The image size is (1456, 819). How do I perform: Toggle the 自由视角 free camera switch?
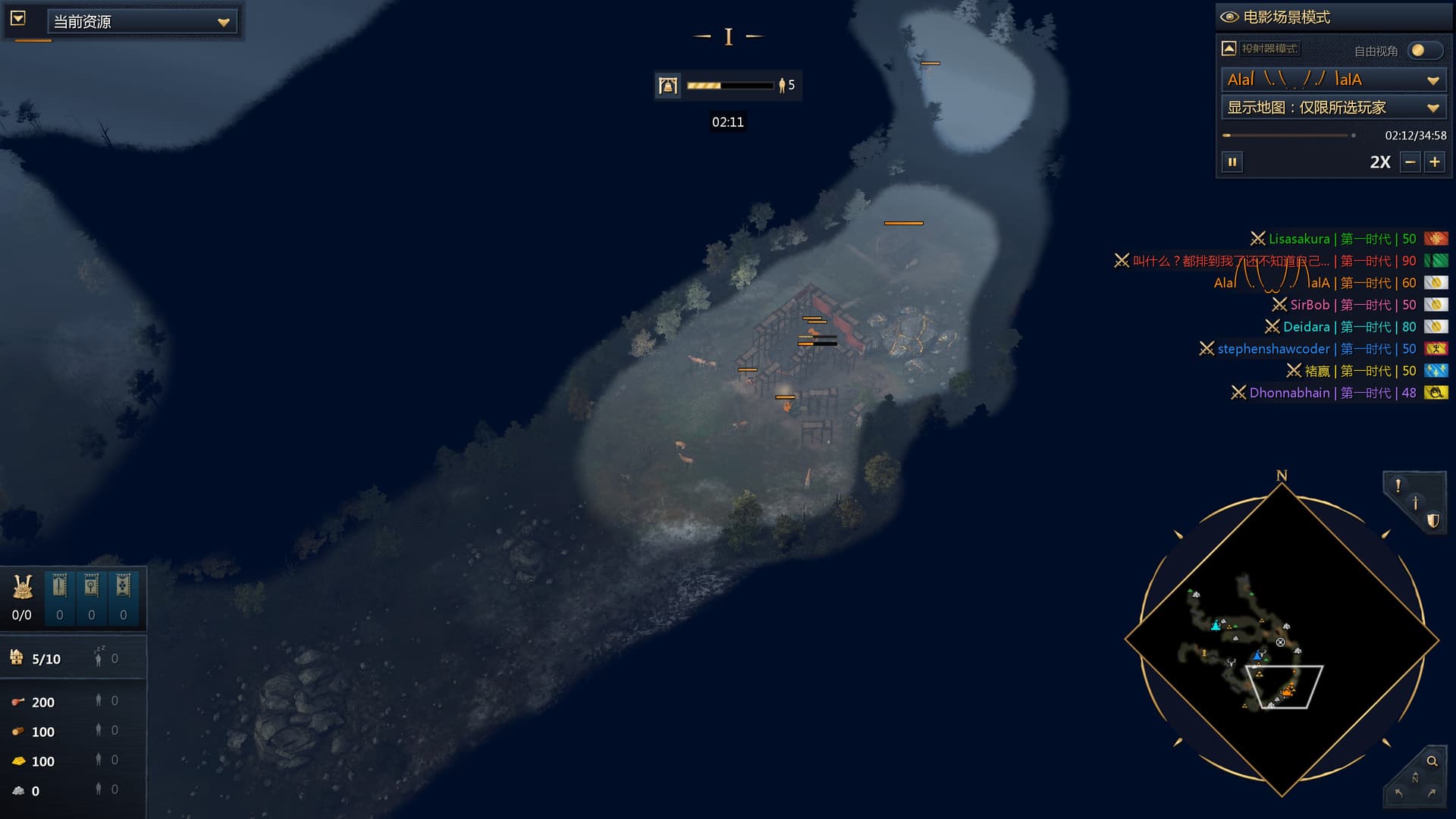point(1424,51)
